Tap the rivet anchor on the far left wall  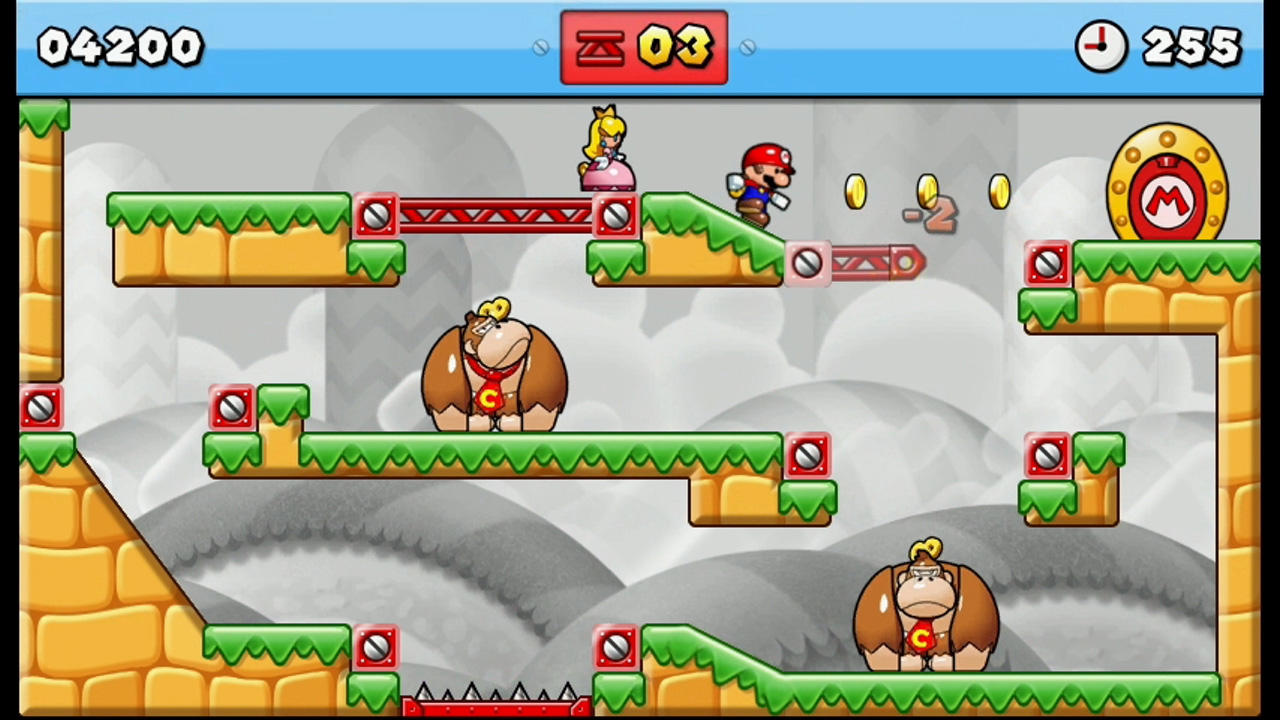pyautogui.click(x=40, y=405)
